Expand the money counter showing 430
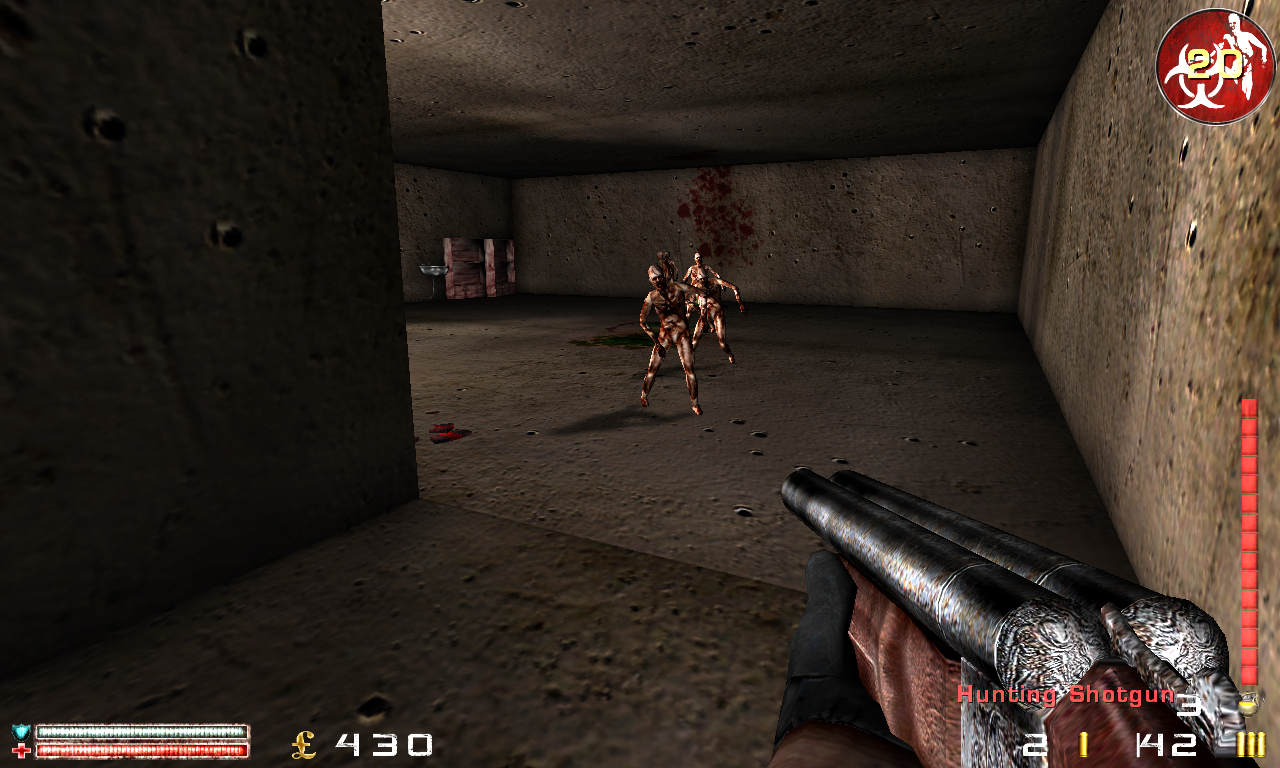The height and width of the screenshot is (768, 1280). pos(385,746)
